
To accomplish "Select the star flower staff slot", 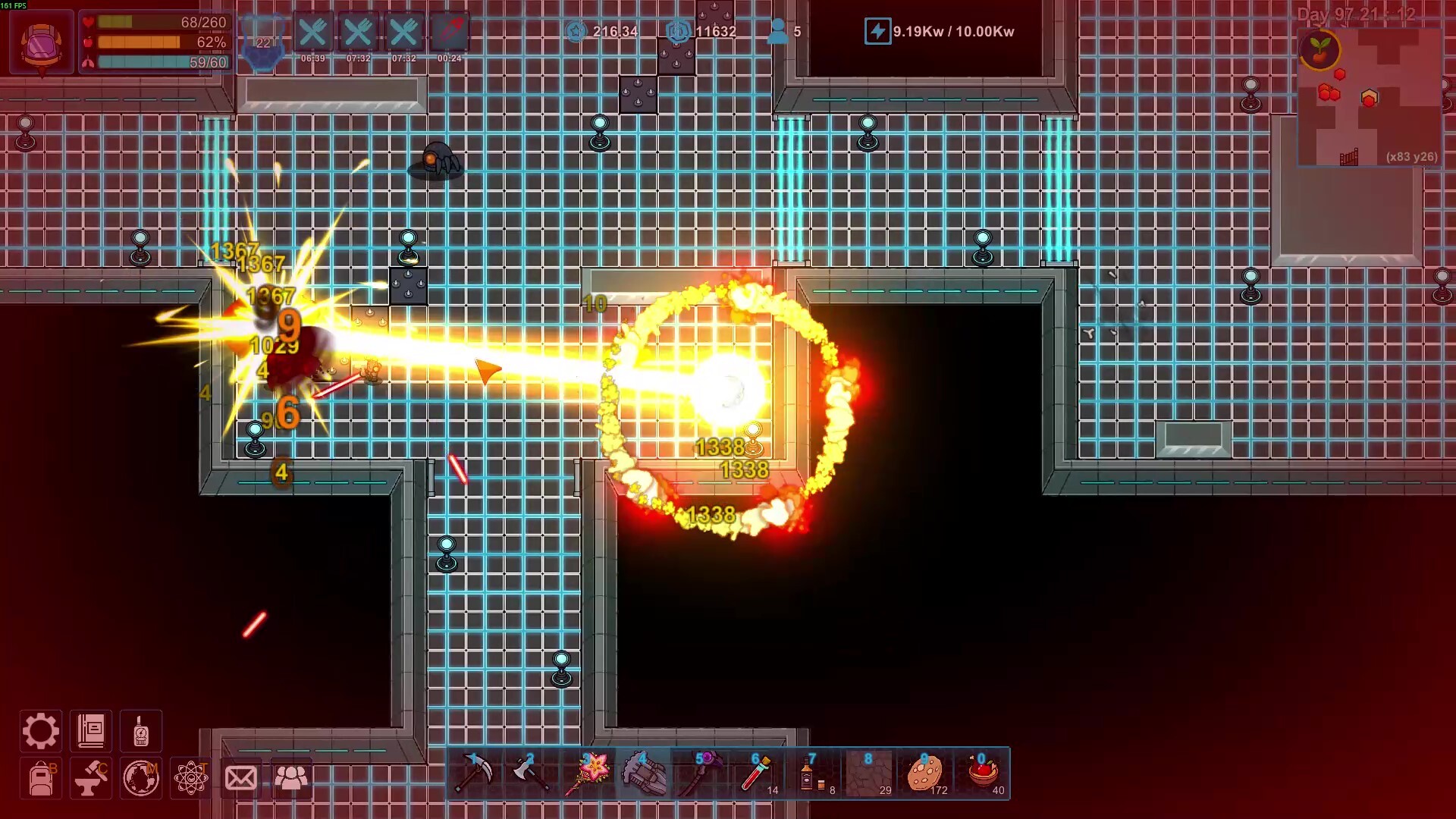I will pos(587,773).
